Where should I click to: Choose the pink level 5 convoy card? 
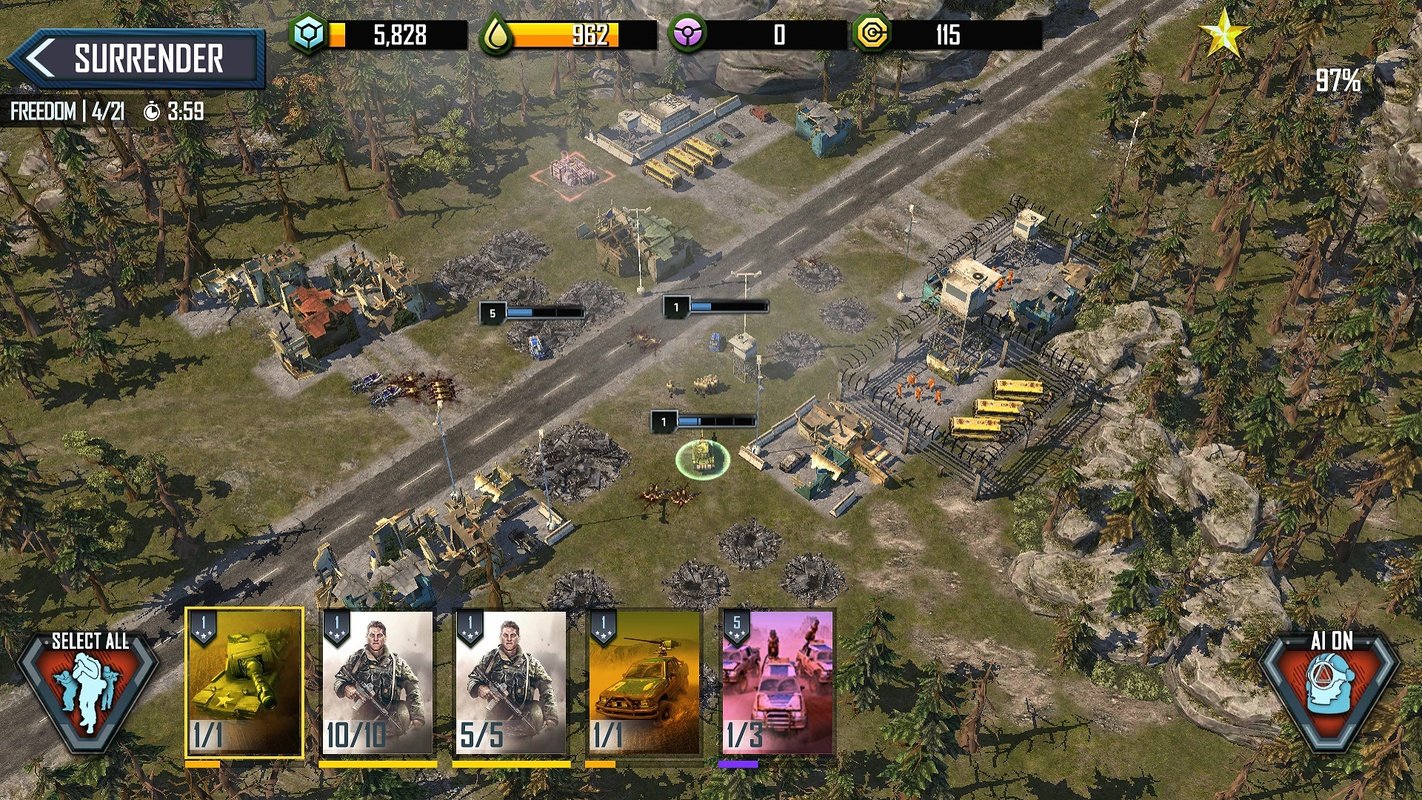[x=778, y=682]
